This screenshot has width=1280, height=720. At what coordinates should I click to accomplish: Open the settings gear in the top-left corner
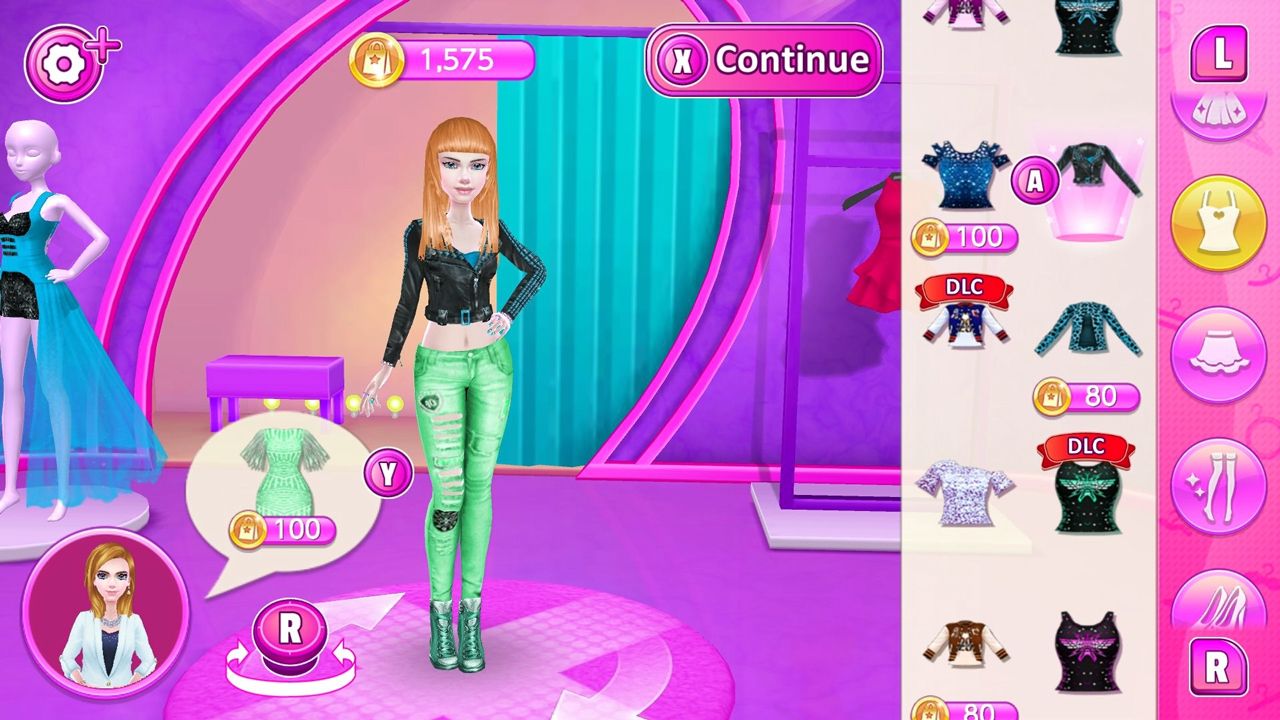64,63
